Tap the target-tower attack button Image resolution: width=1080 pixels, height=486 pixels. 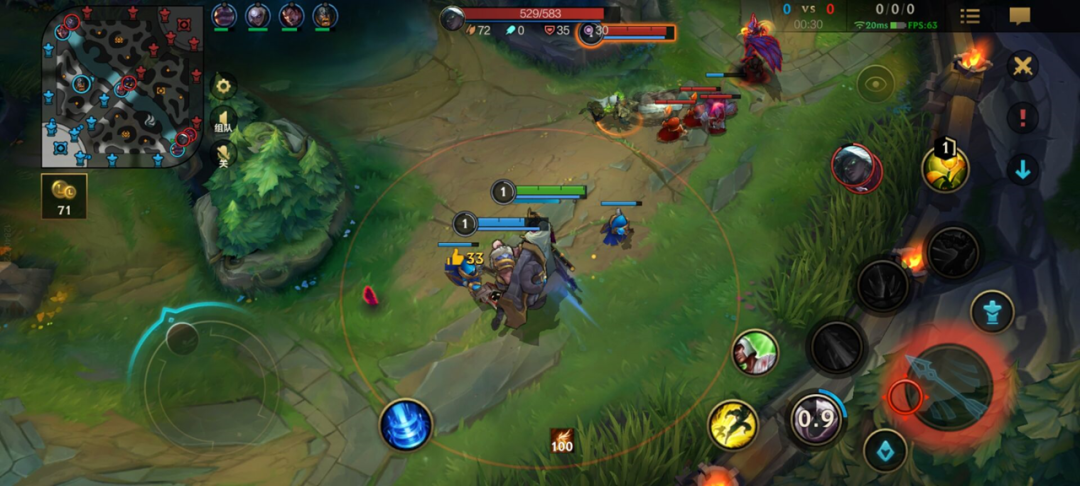(x=992, y=311)
